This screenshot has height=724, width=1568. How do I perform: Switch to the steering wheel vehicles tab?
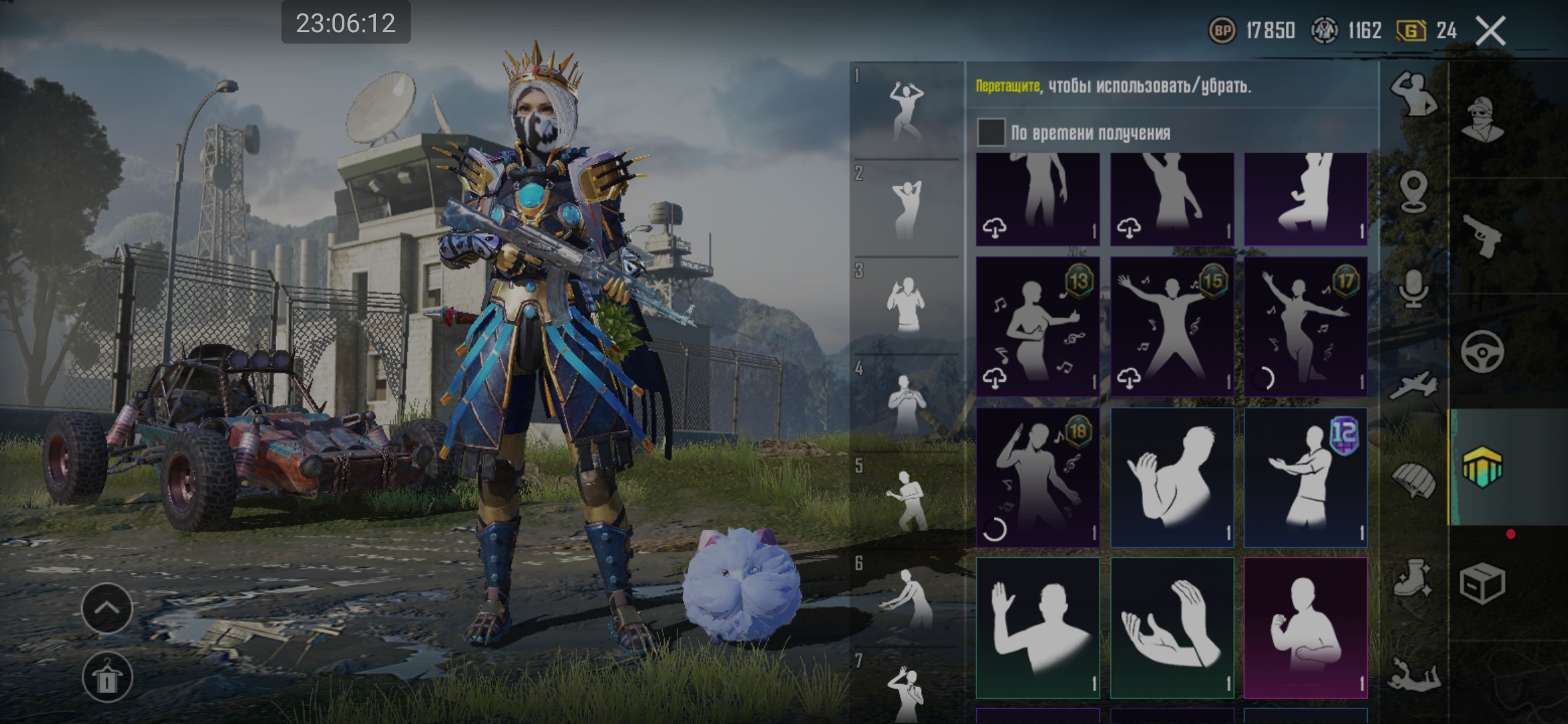point(1483,351)
